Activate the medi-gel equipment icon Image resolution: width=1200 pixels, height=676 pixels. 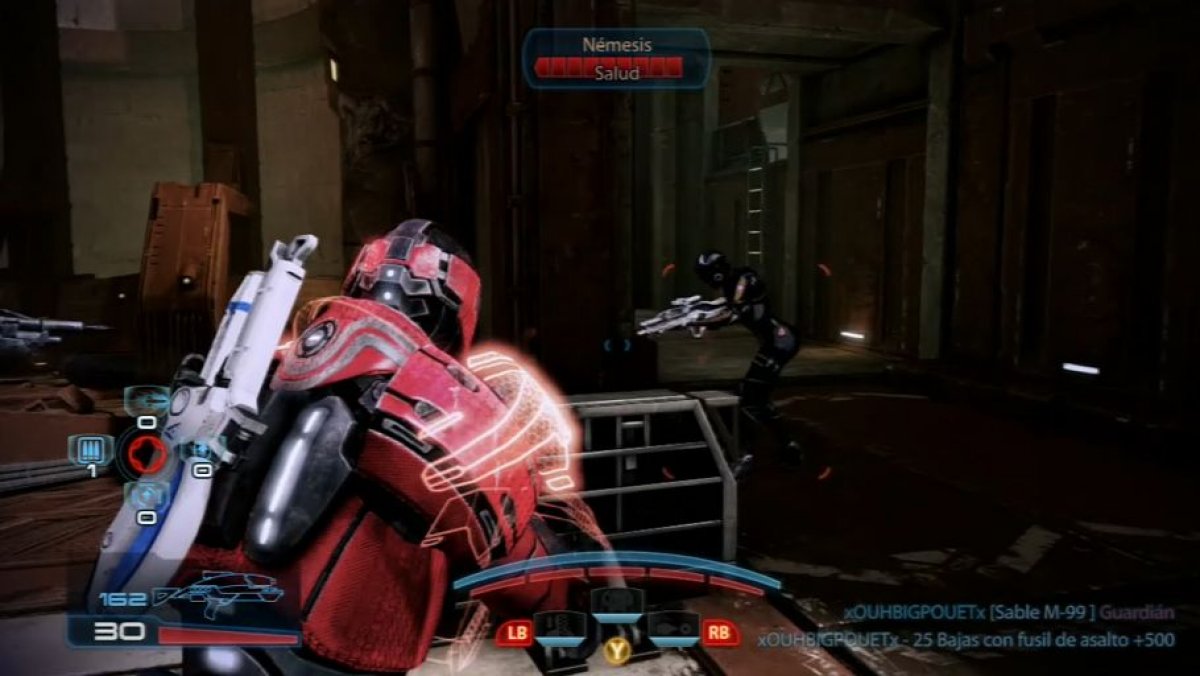199,450
